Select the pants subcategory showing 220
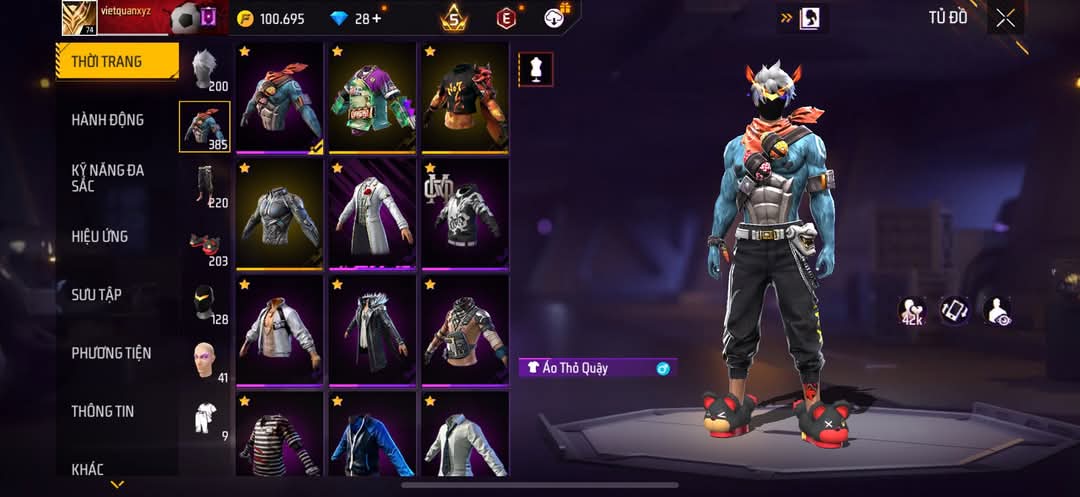The height and width of the screenshot is (497, 1080). point(205,185)
